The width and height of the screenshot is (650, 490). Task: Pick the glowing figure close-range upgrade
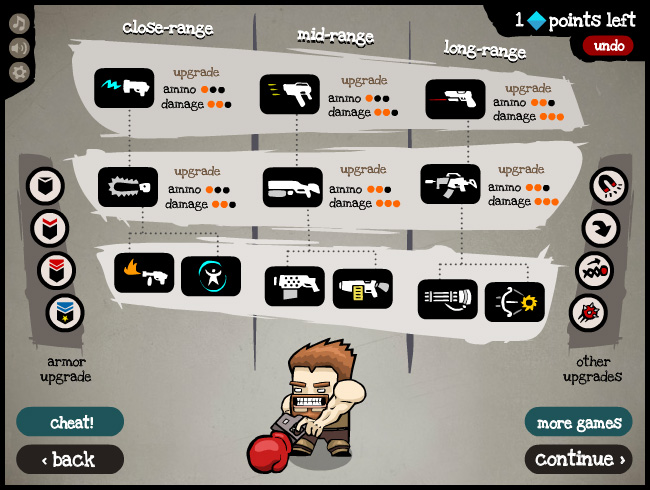211,276
